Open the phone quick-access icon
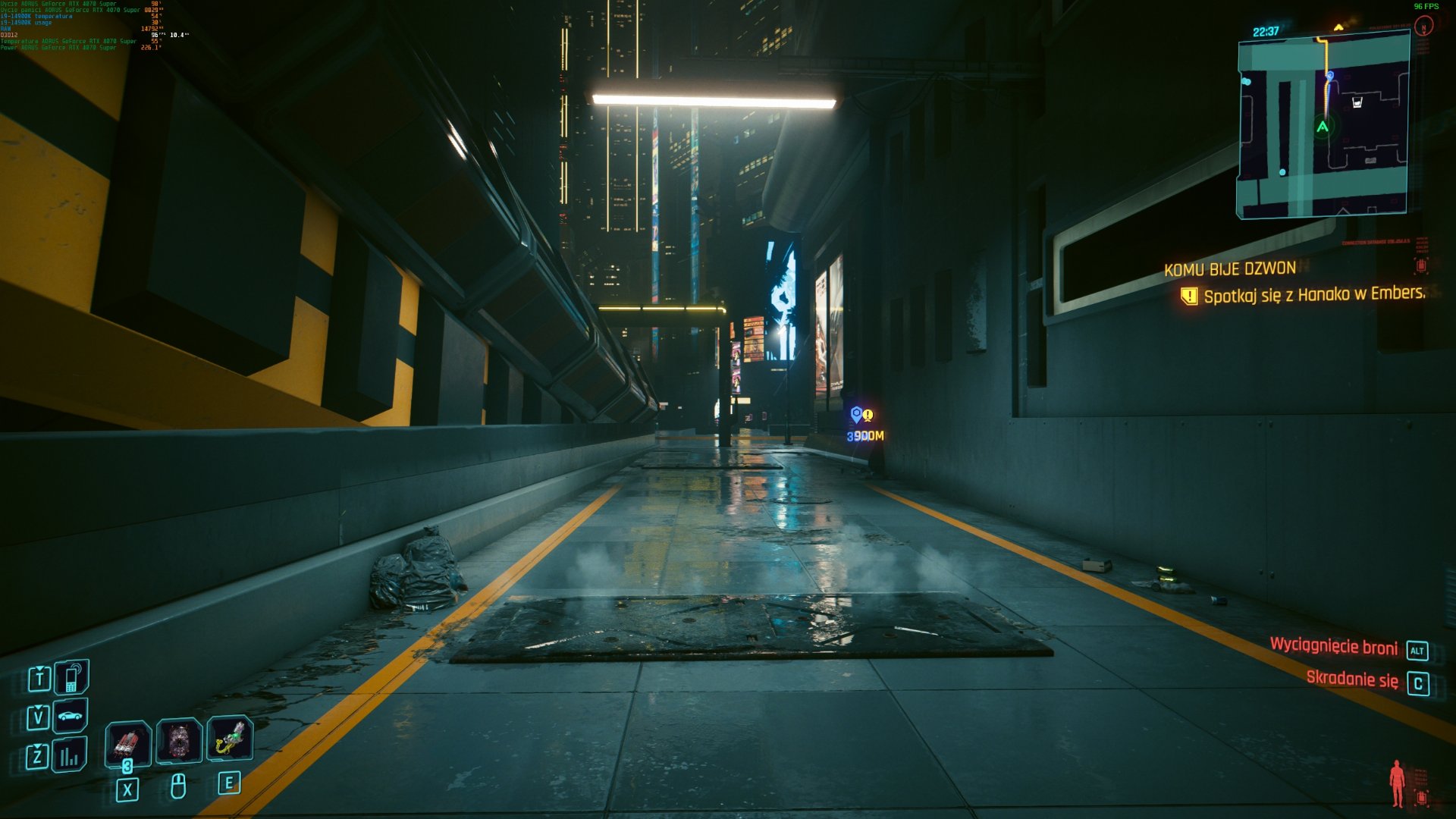This screenshot has height=819, width=1456. click(x=72, y=677)
